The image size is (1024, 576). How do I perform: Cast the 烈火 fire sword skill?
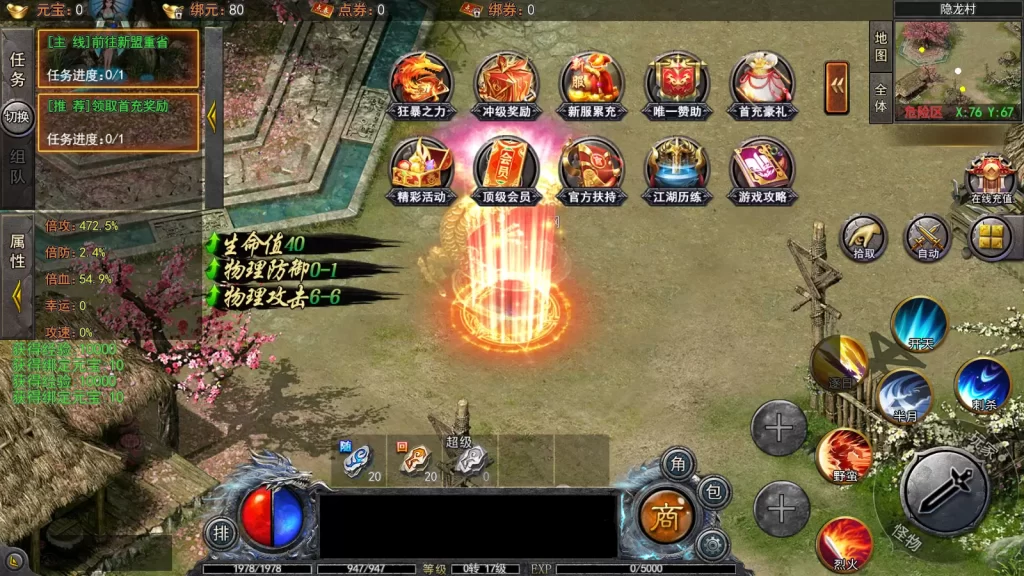(x=843, y=545)
